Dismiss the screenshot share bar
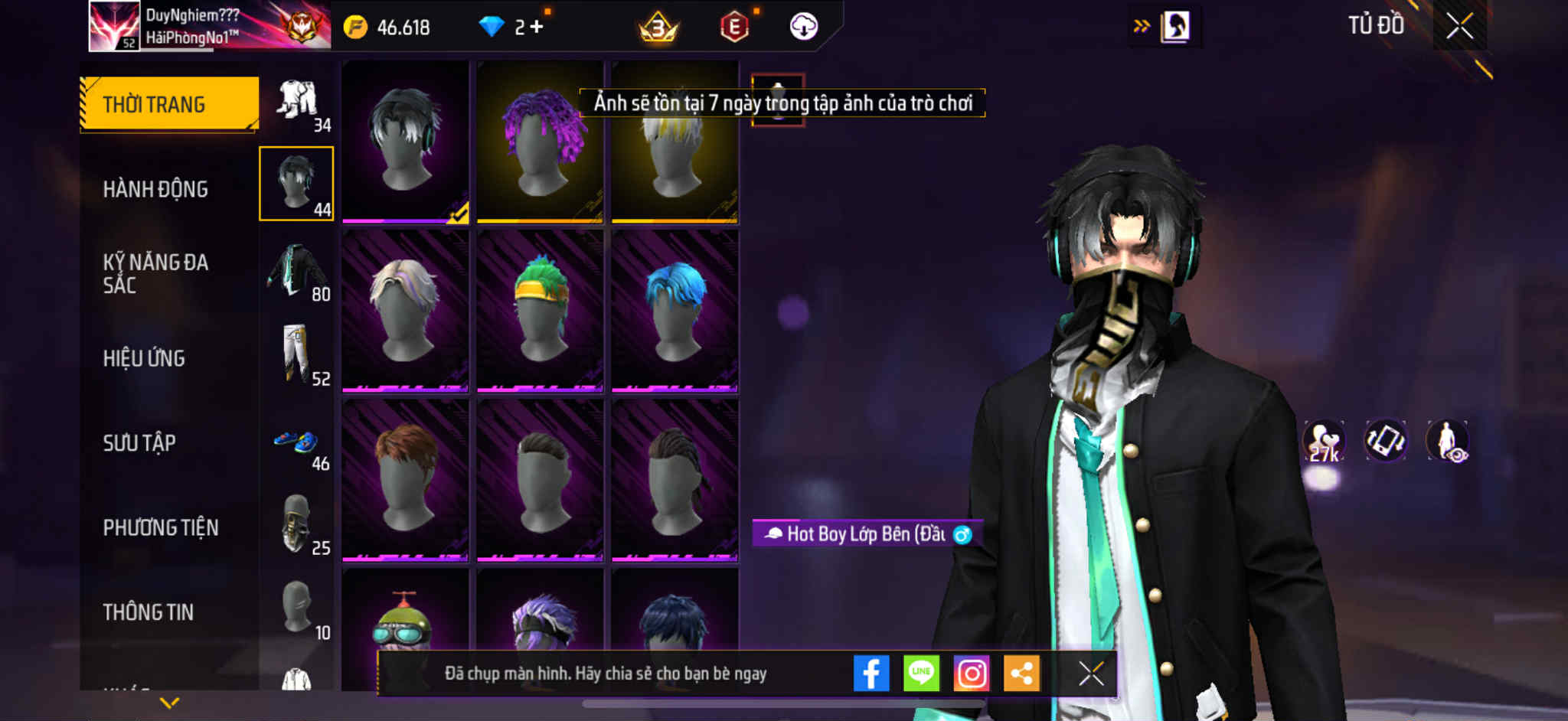1568x721 pixels. point(1091,674)
